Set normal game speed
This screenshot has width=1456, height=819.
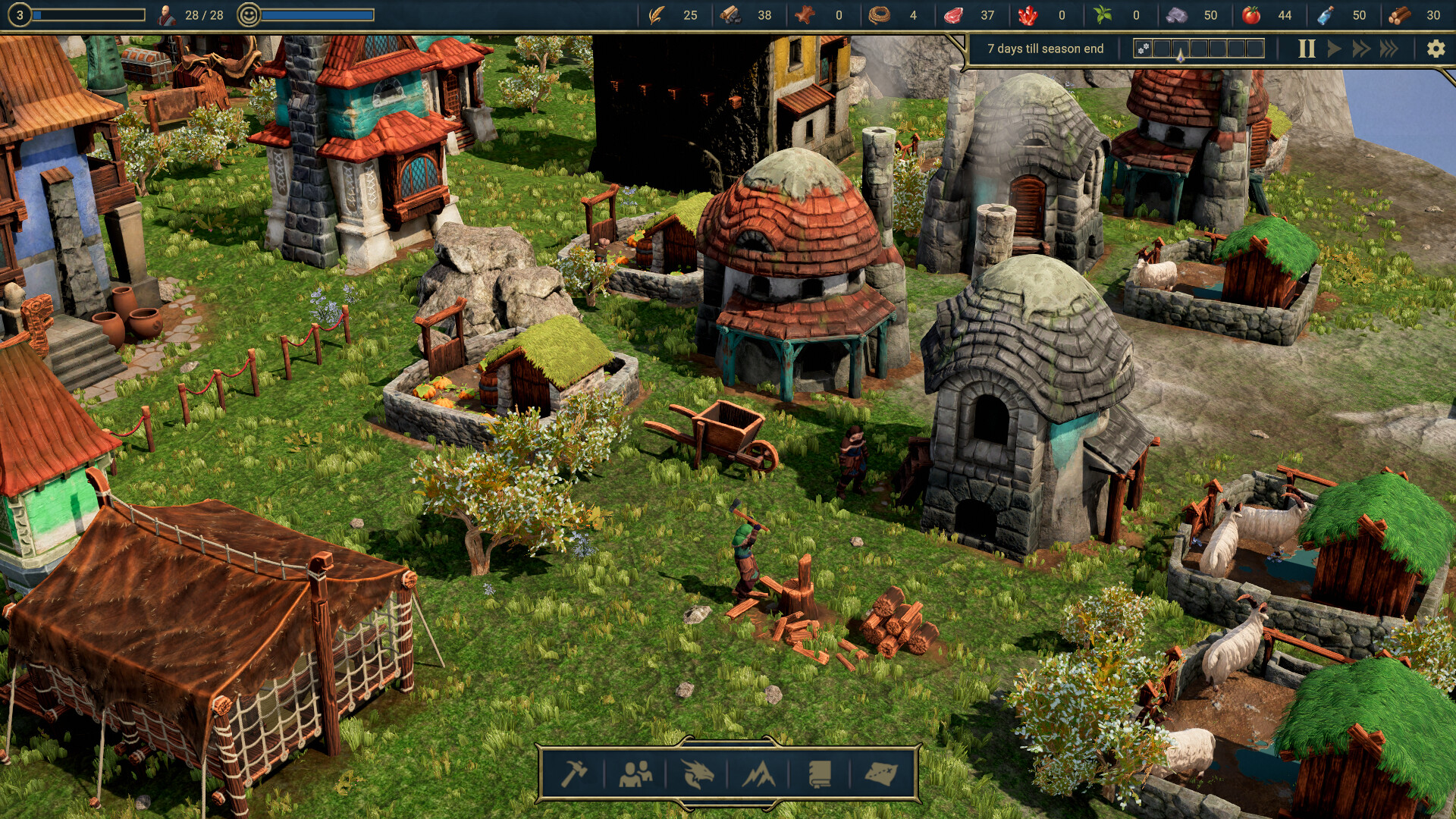tap(1335, 48)
